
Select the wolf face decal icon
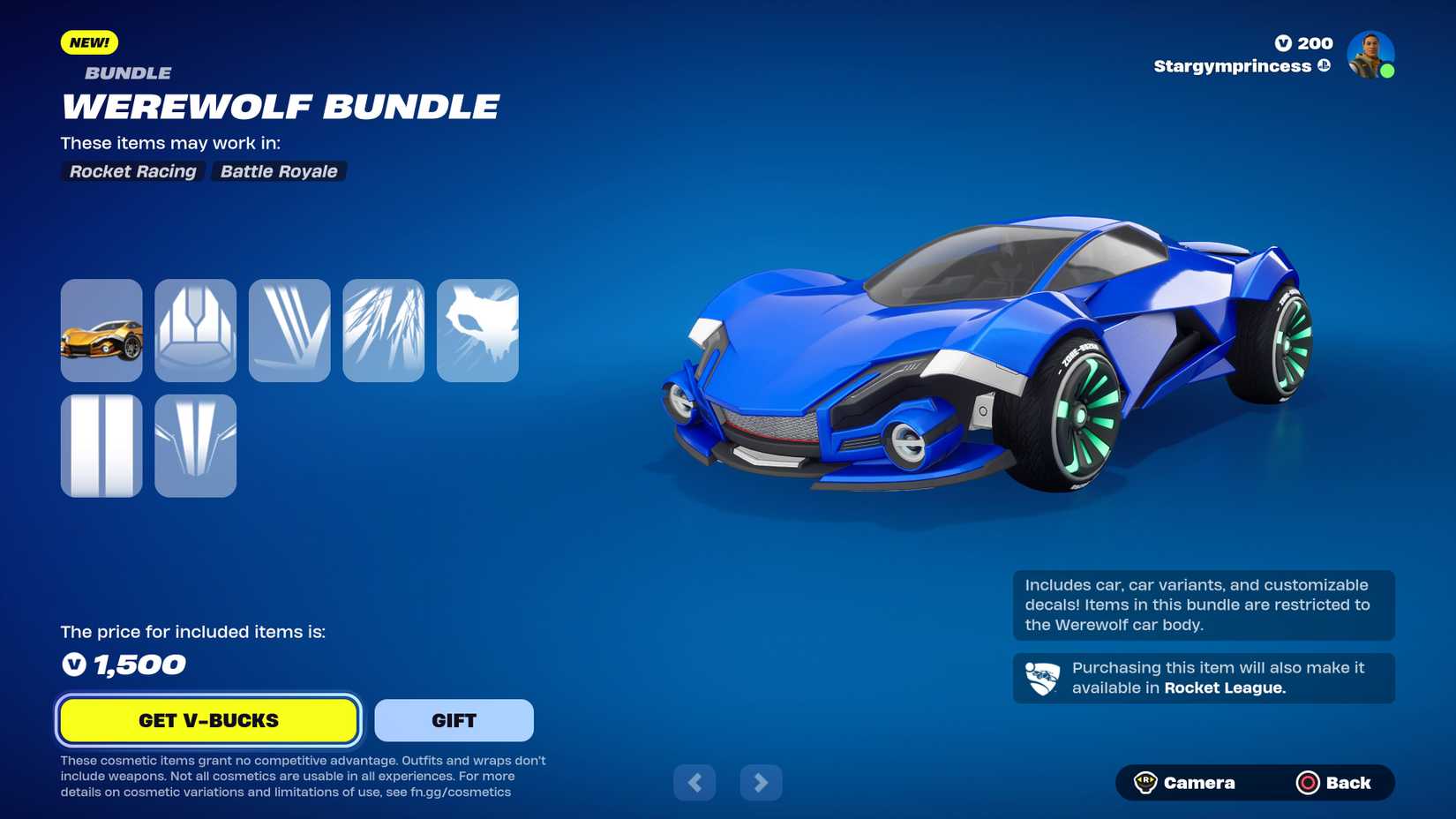coord(477,330)
